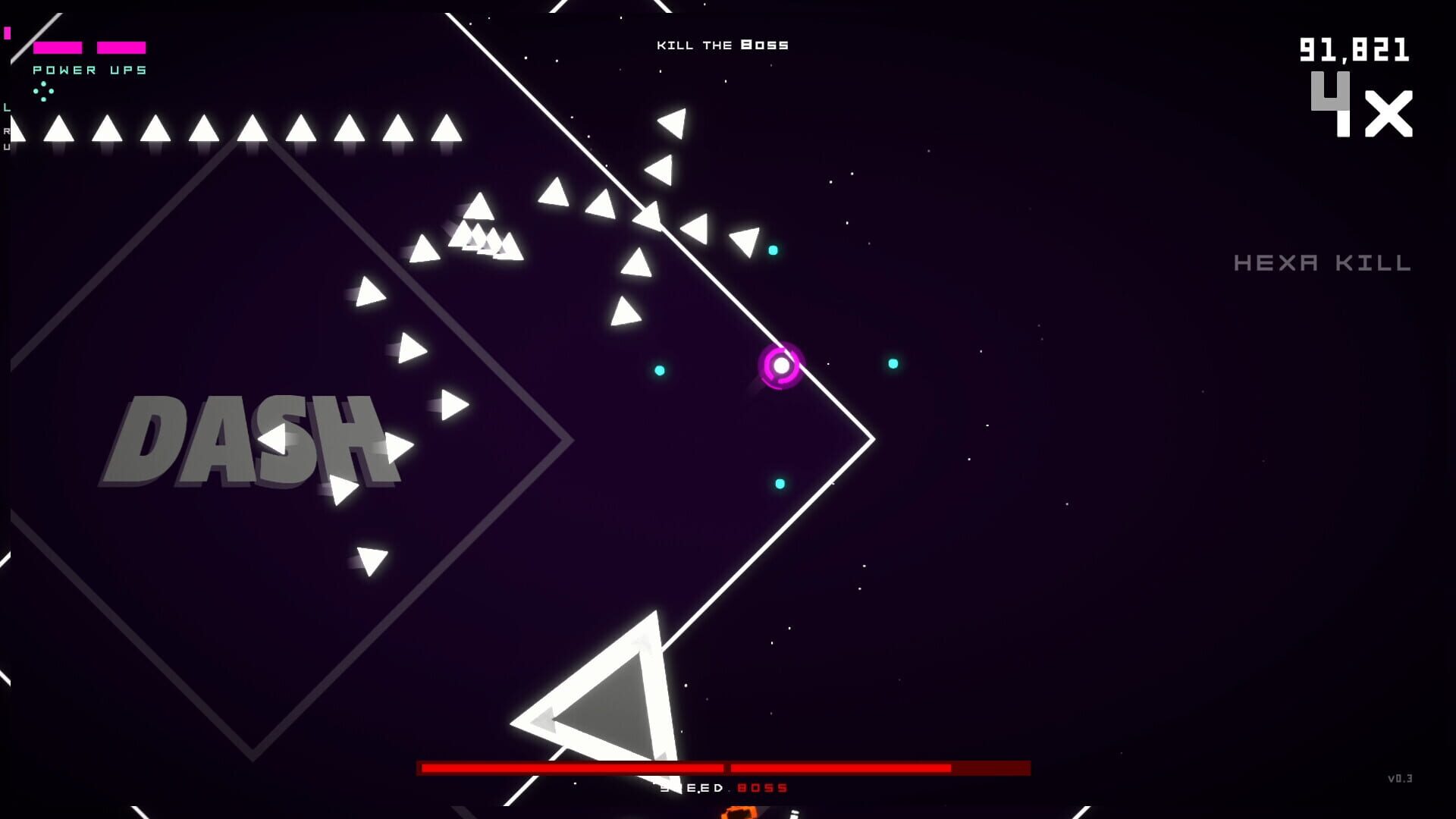
Task: Open the L R U sidebar markers
Action: pos(7,129)
